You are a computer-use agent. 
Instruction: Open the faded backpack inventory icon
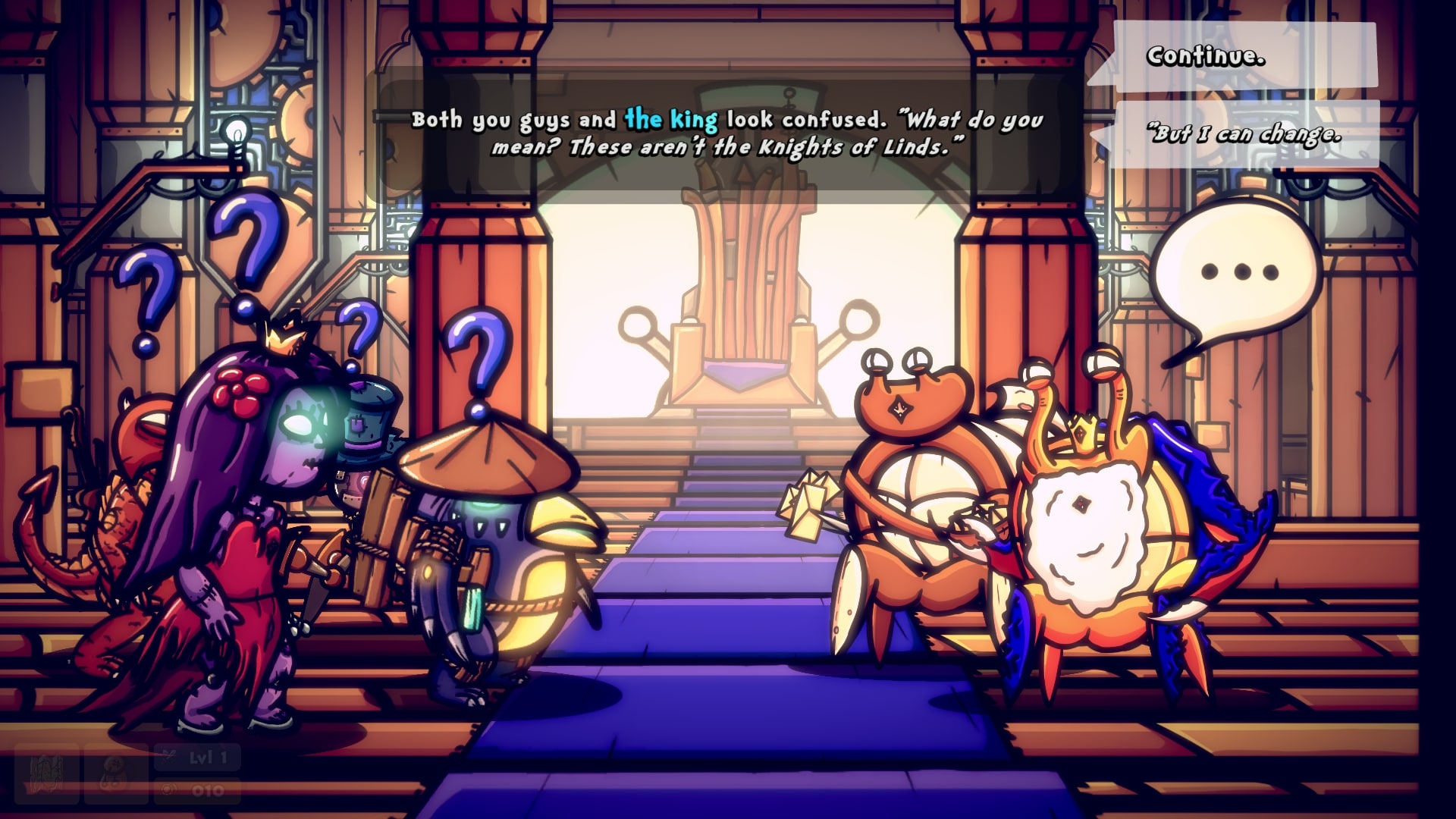point(45,773)
